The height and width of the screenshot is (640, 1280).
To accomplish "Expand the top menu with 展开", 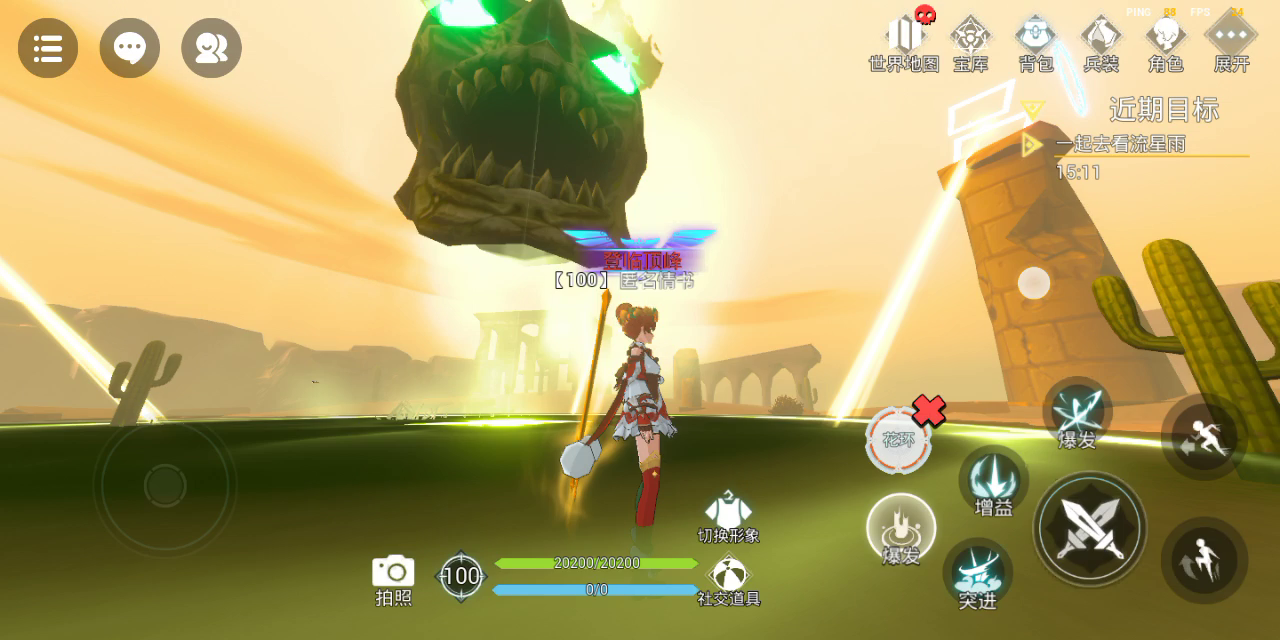I will (x=1231, y=42).
